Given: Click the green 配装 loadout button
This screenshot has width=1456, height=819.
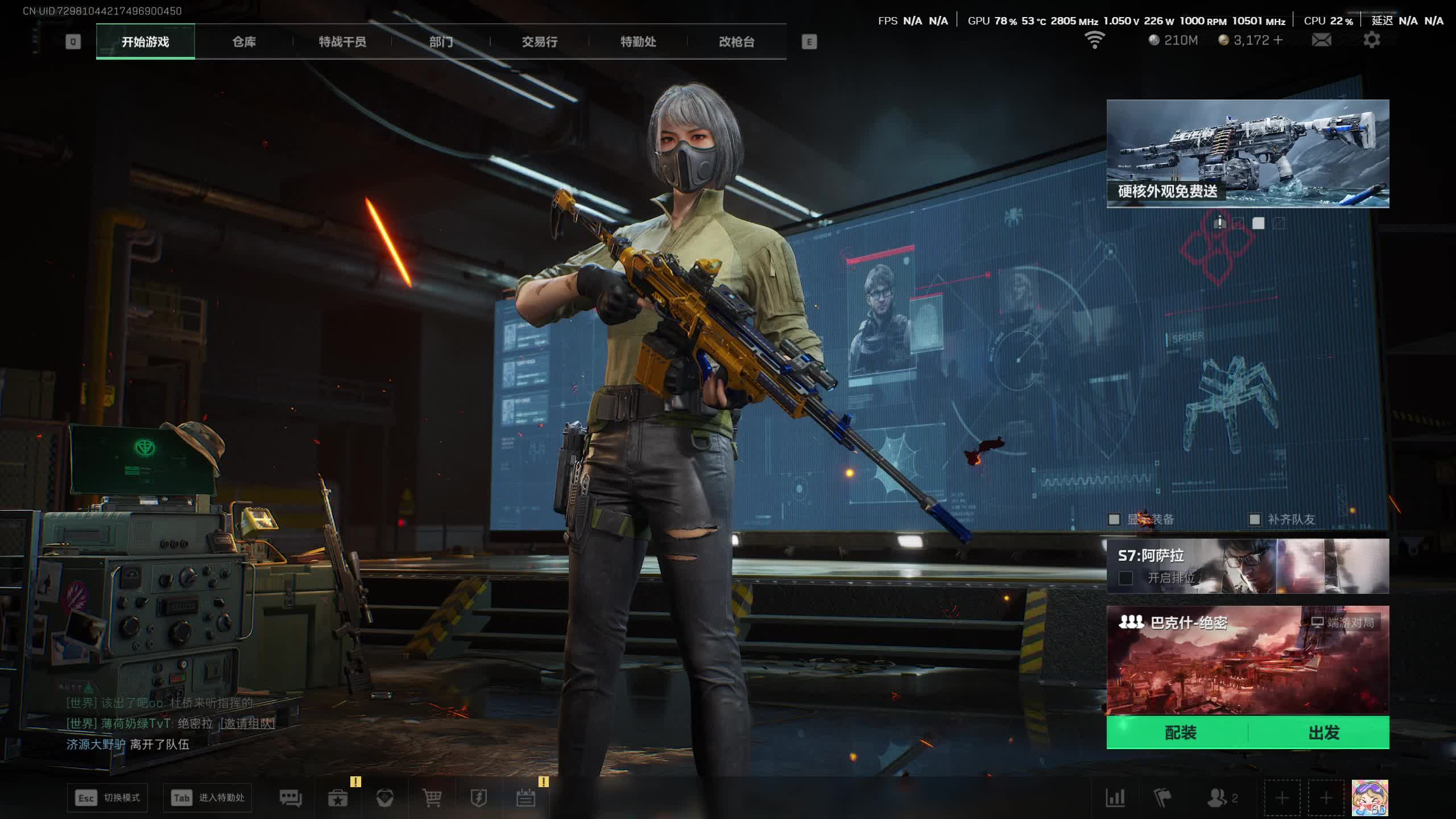Looking at the screenshot, I should tap(1180, 733).
